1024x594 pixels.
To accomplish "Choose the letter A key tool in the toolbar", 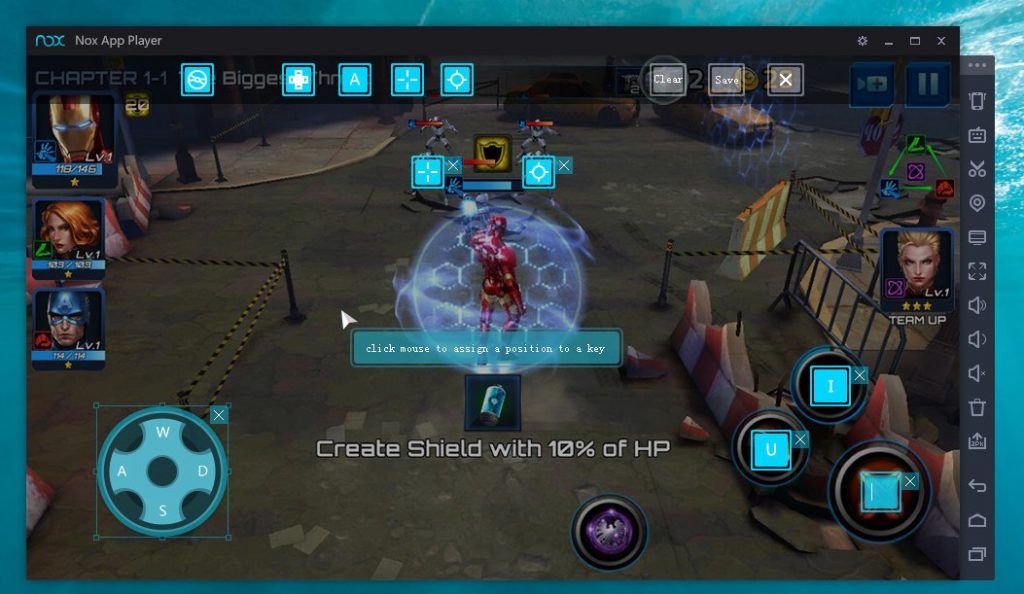I will (x=354, y=80).
